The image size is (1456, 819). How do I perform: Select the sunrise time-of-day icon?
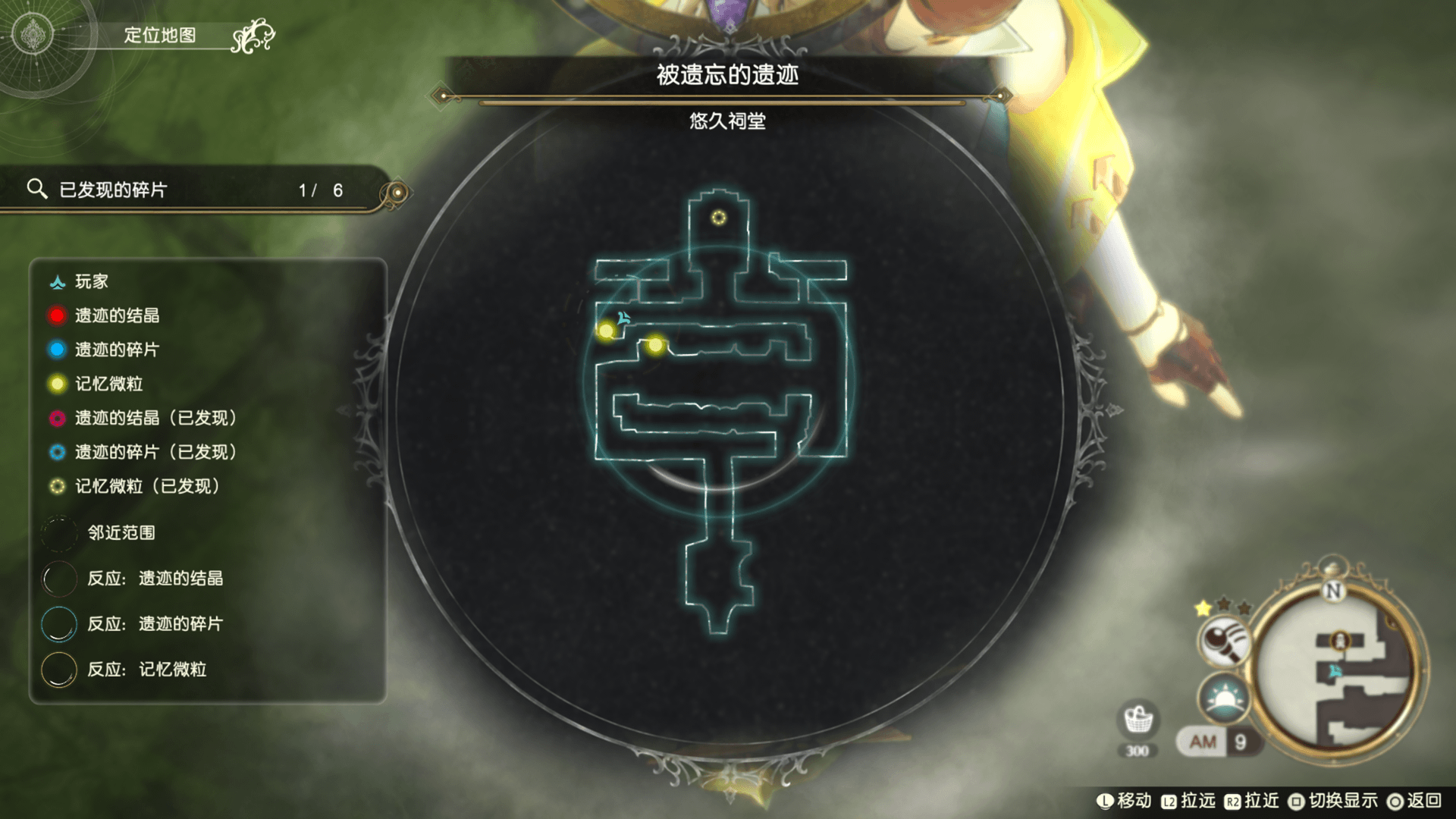(1223, 699)
